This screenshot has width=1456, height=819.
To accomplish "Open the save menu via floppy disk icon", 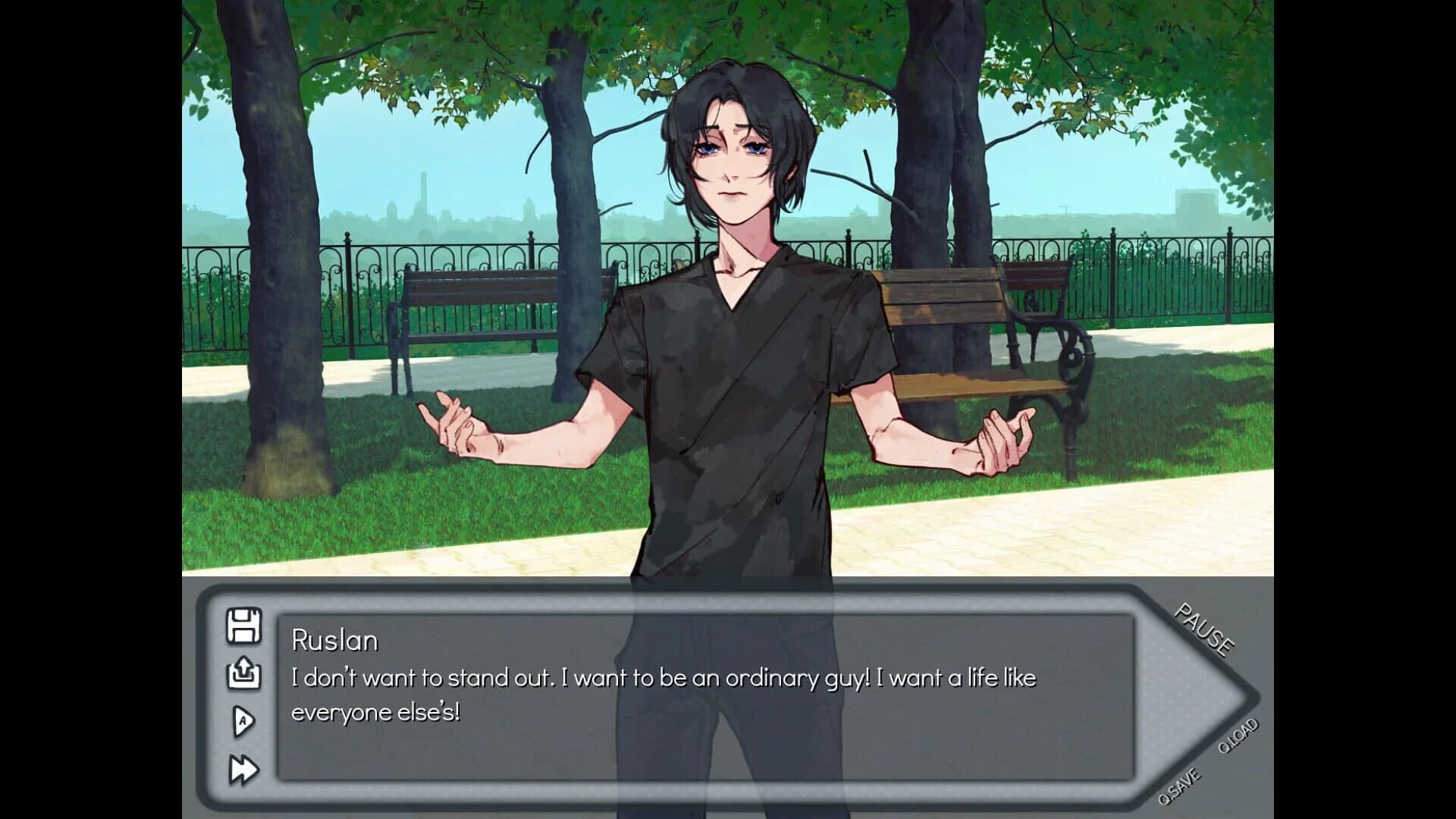I will click(x=243, y=626).
